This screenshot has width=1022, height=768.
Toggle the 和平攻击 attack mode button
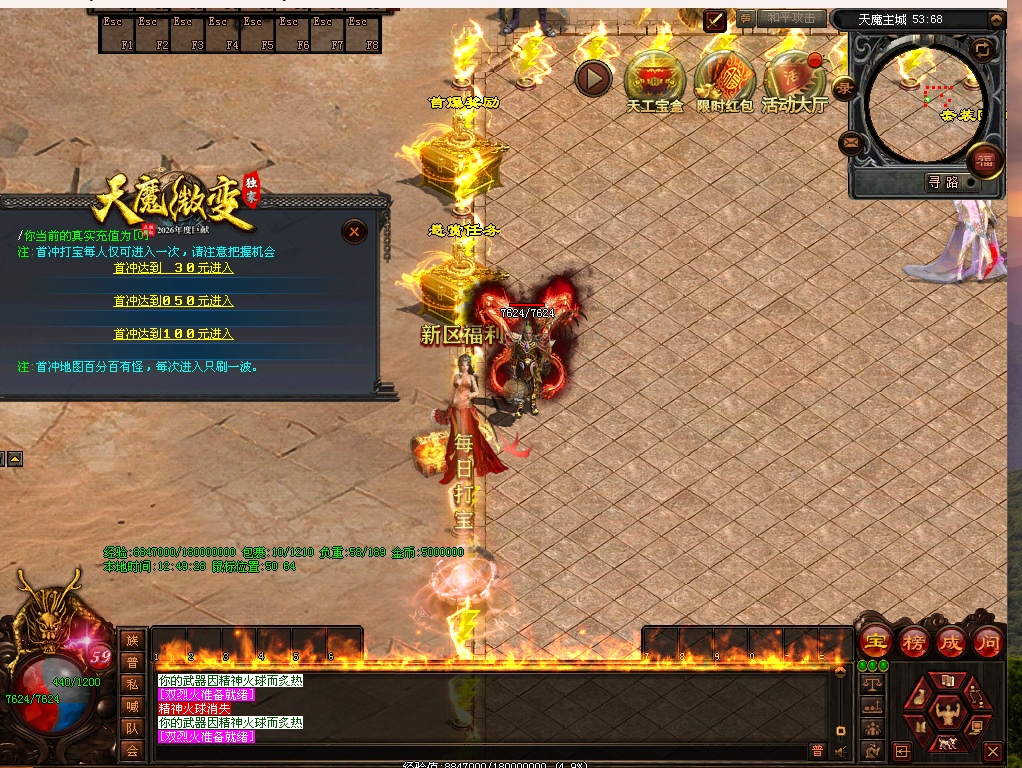pyautogui.click(x=791, y=18)
